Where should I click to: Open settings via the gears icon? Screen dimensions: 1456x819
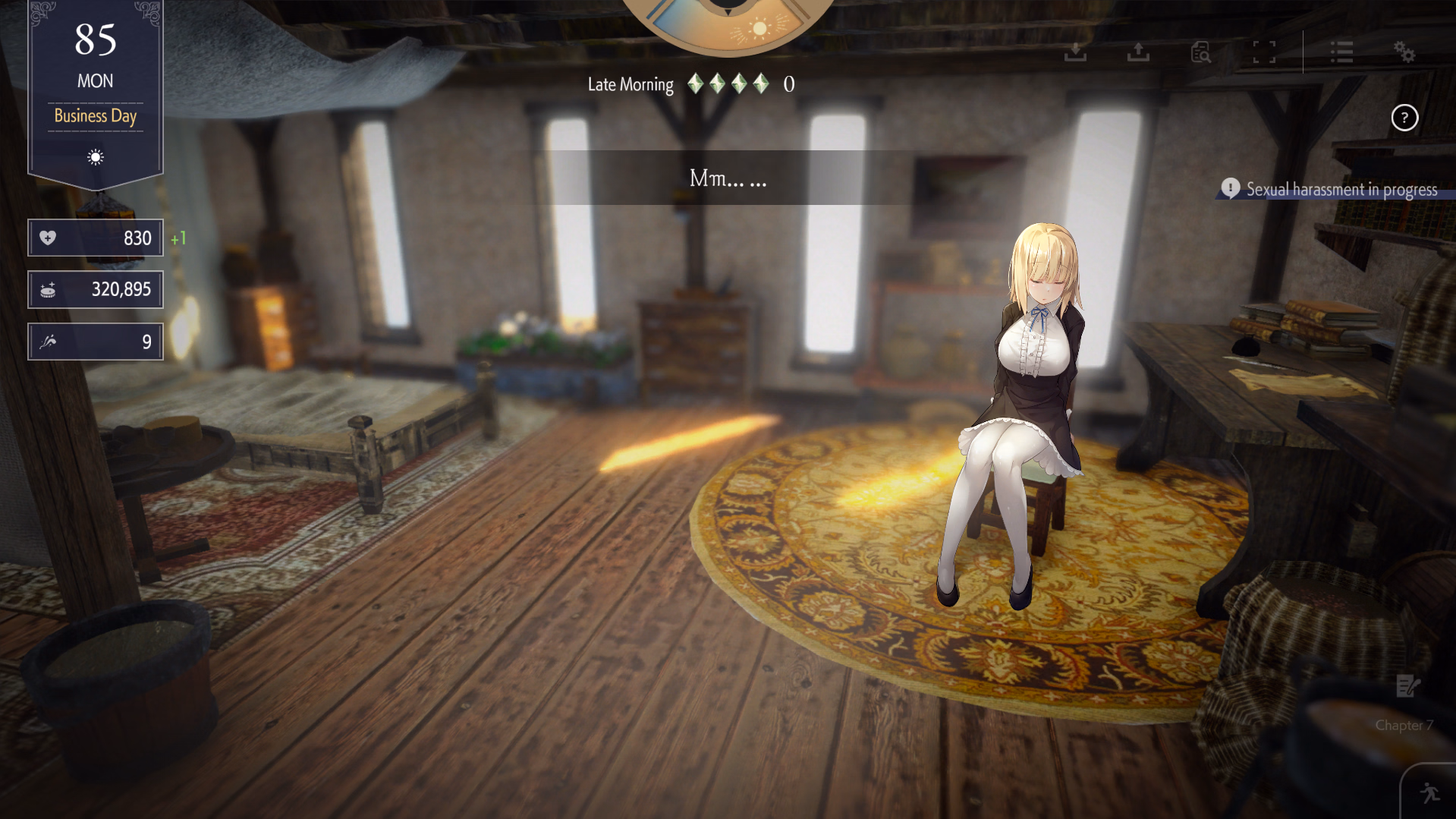click(x=1404, y=52)
